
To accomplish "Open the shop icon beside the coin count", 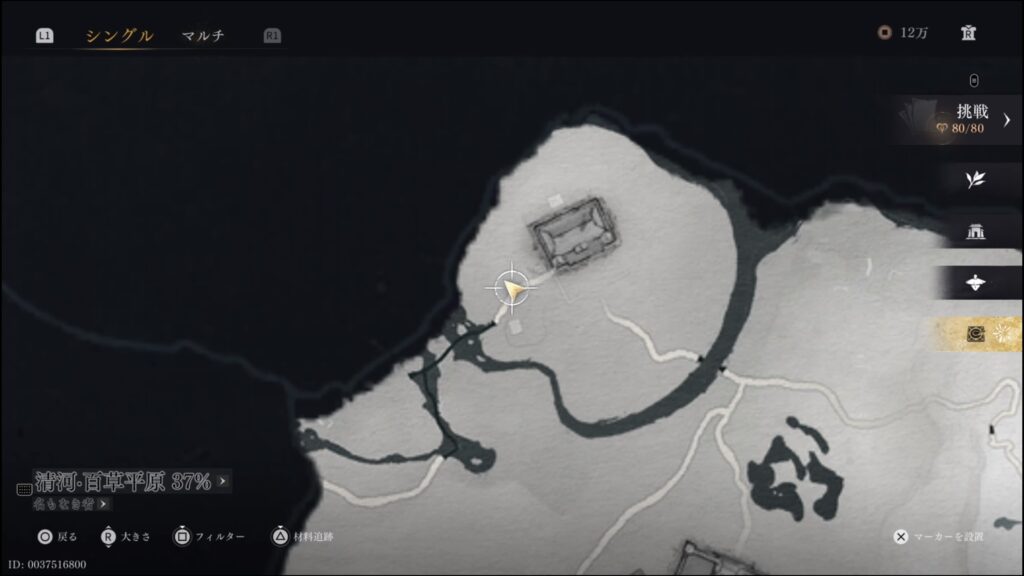I will (x=967, y=33).
